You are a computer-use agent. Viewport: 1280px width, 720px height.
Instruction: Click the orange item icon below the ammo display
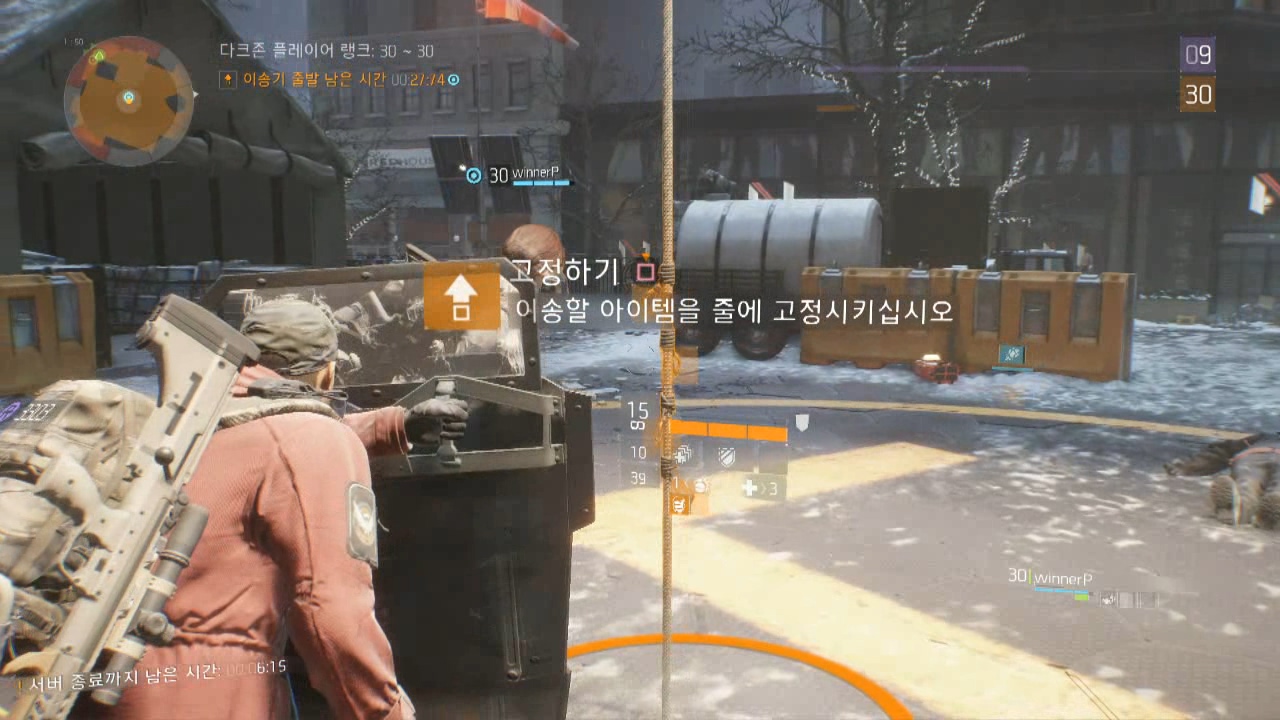[680, 504]
